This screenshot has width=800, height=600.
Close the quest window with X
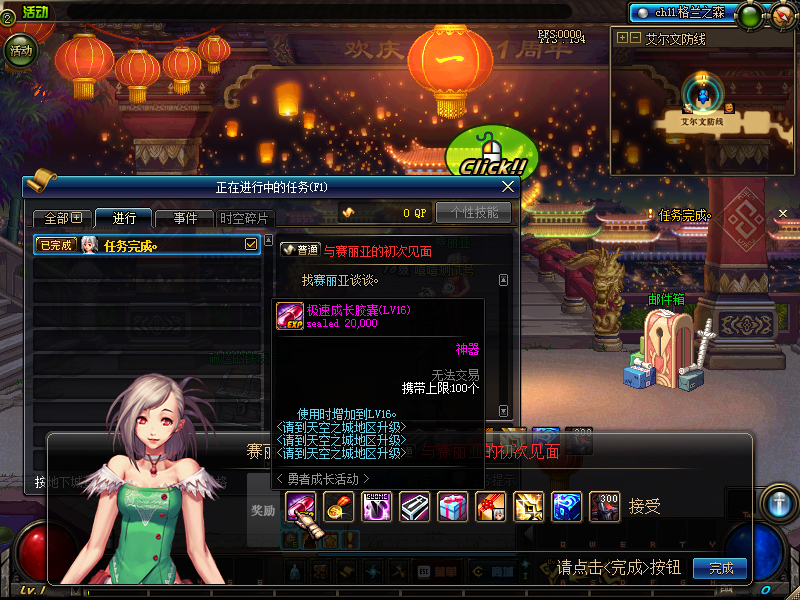tap(508, 186)
